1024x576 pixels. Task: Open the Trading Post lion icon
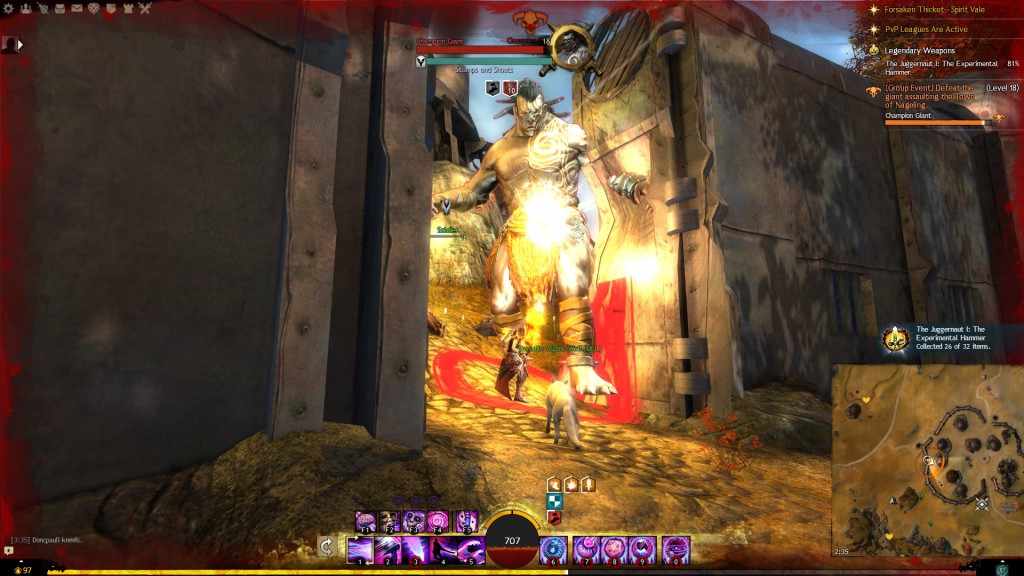pyautogui.click(x=92, y=9)
